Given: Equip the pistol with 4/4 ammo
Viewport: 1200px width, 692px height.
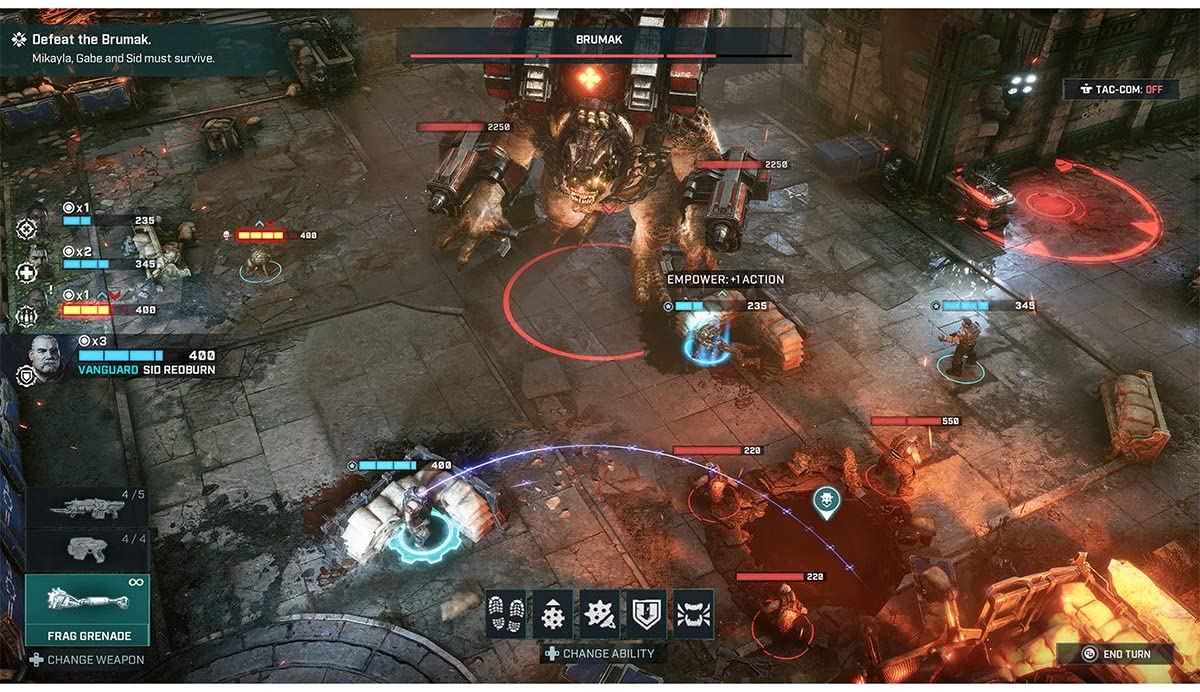Looking at the screenshot, I should tap(88, 549).
